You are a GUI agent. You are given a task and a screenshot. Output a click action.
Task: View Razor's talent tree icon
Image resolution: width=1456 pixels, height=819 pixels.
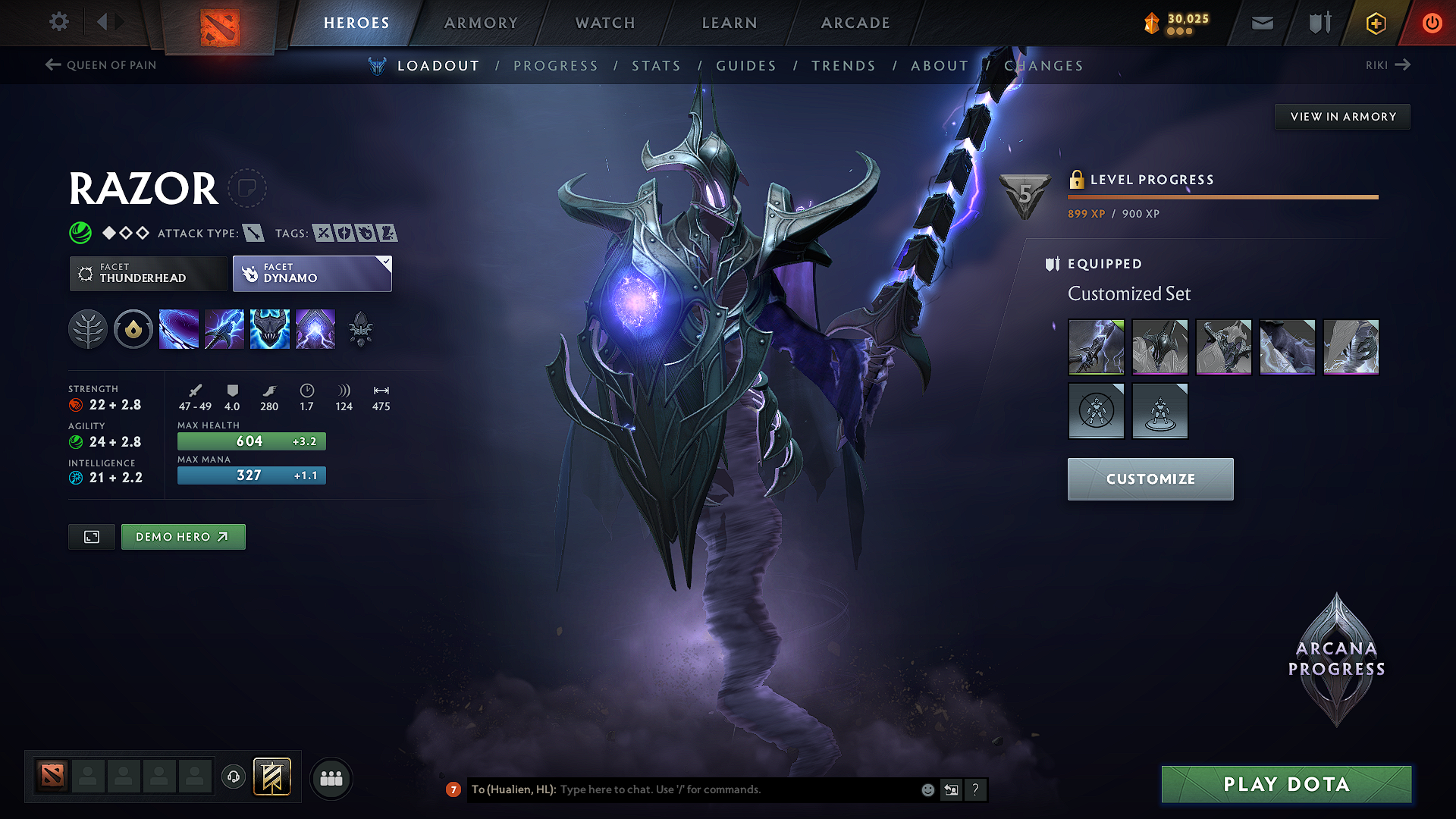click(88, 328)
